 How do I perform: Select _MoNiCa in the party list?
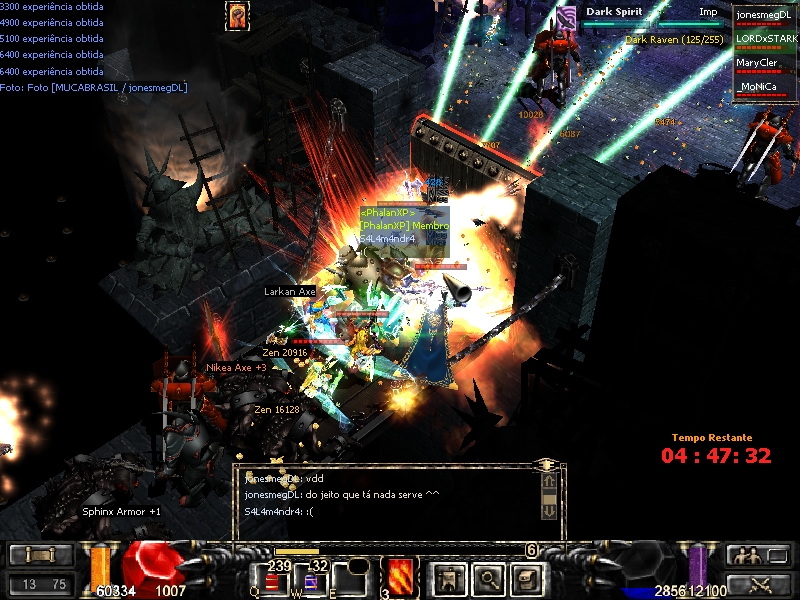point(764,87)
